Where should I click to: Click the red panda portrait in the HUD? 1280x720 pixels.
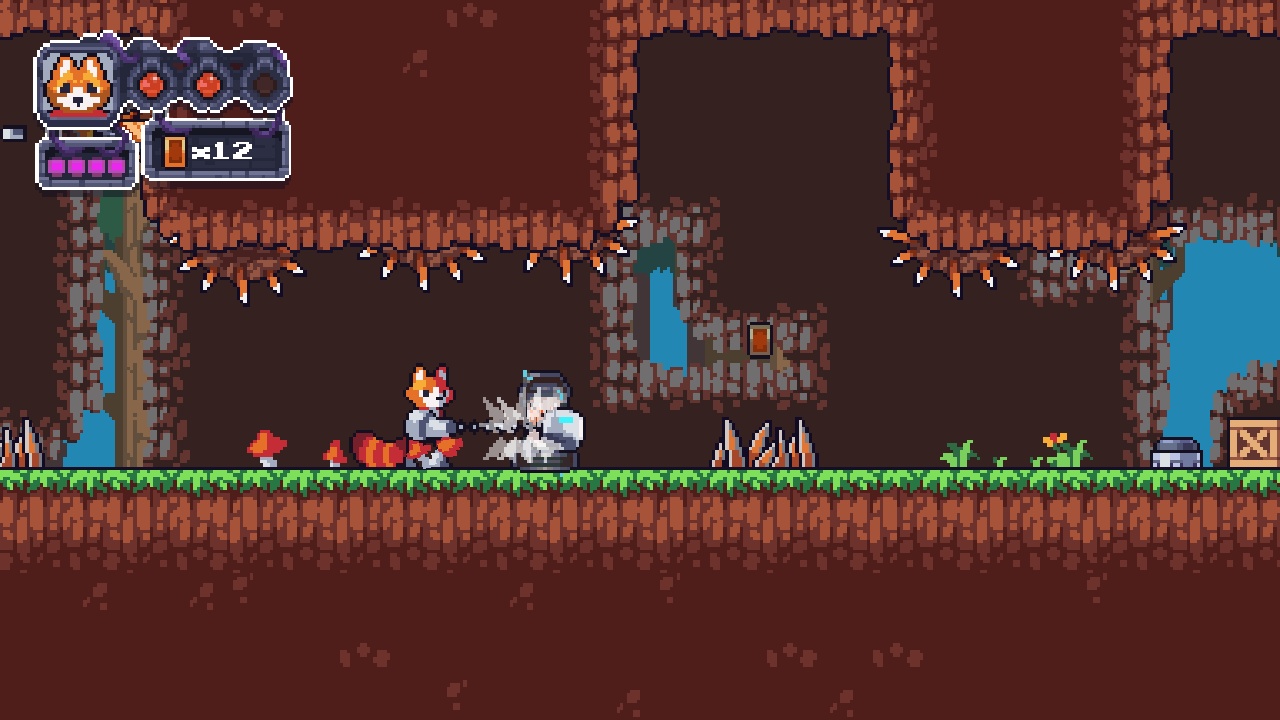[x=78, y=85]
